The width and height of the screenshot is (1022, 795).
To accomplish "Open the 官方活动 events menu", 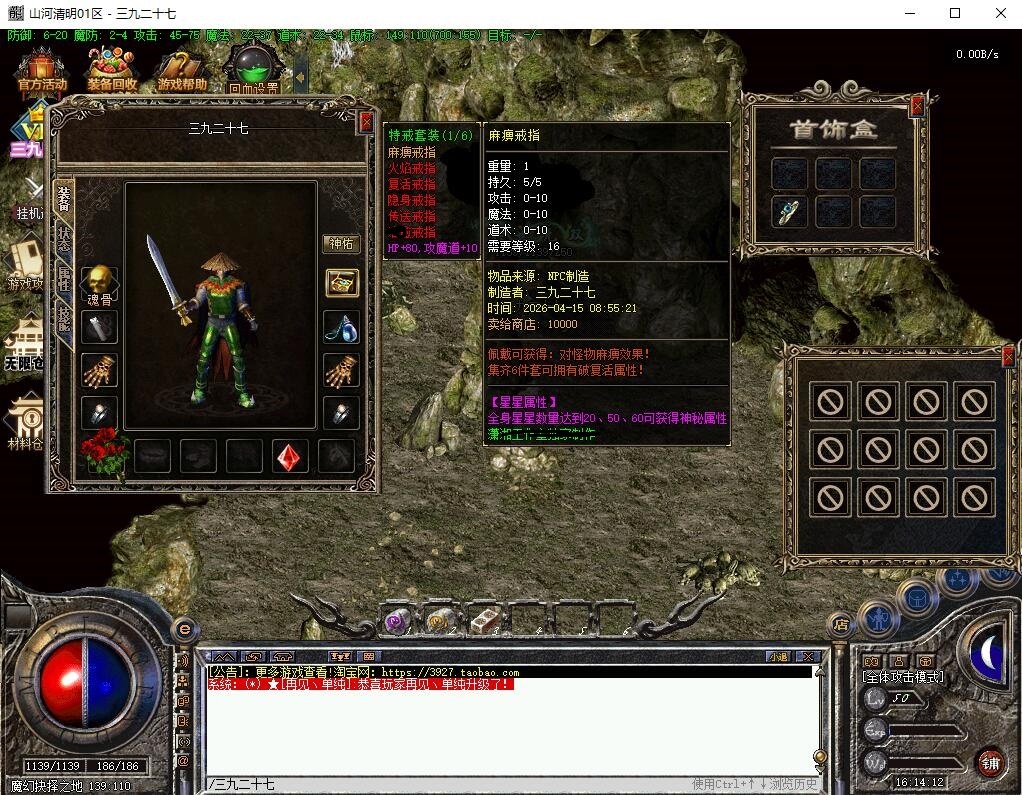I will click(41, 70).
